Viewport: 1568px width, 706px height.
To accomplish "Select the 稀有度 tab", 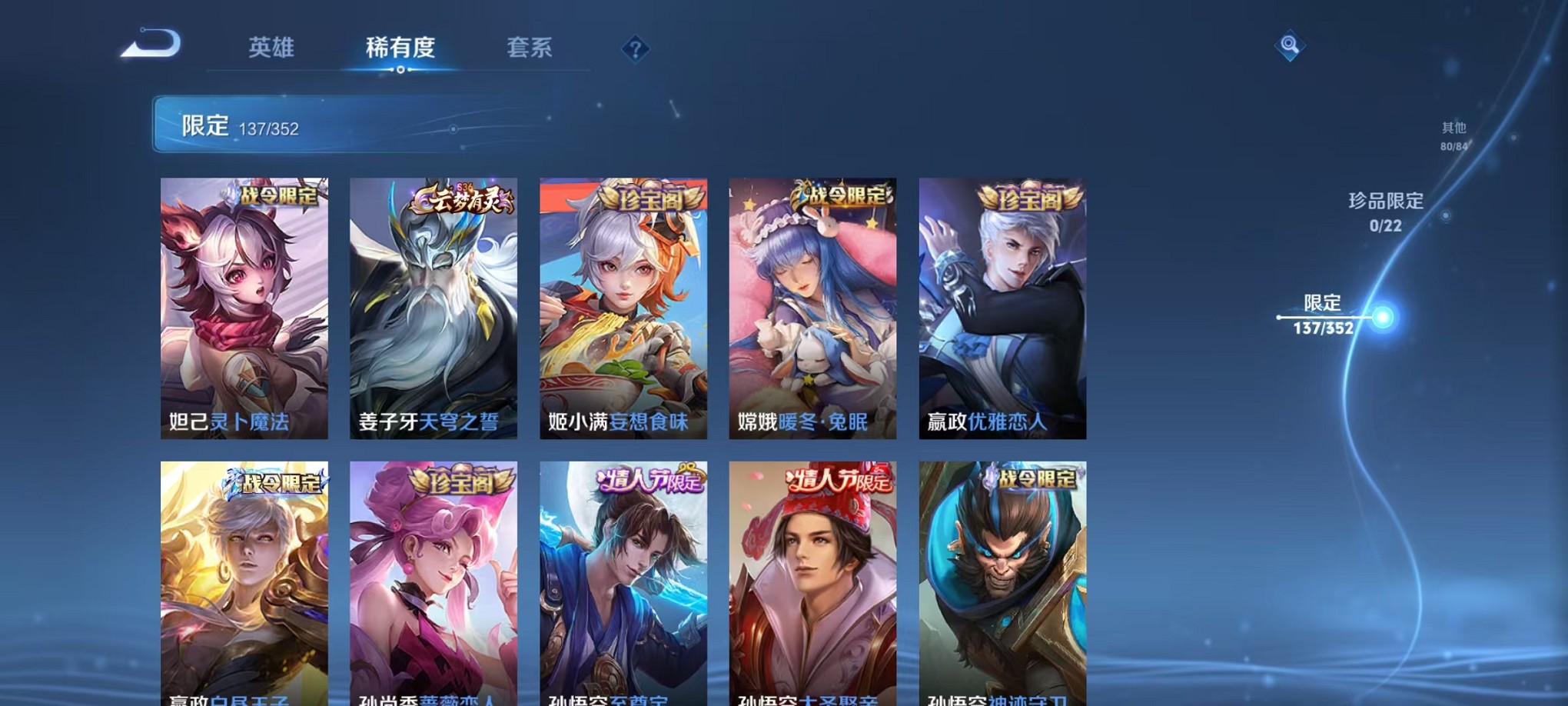I will tap(402, 48).
